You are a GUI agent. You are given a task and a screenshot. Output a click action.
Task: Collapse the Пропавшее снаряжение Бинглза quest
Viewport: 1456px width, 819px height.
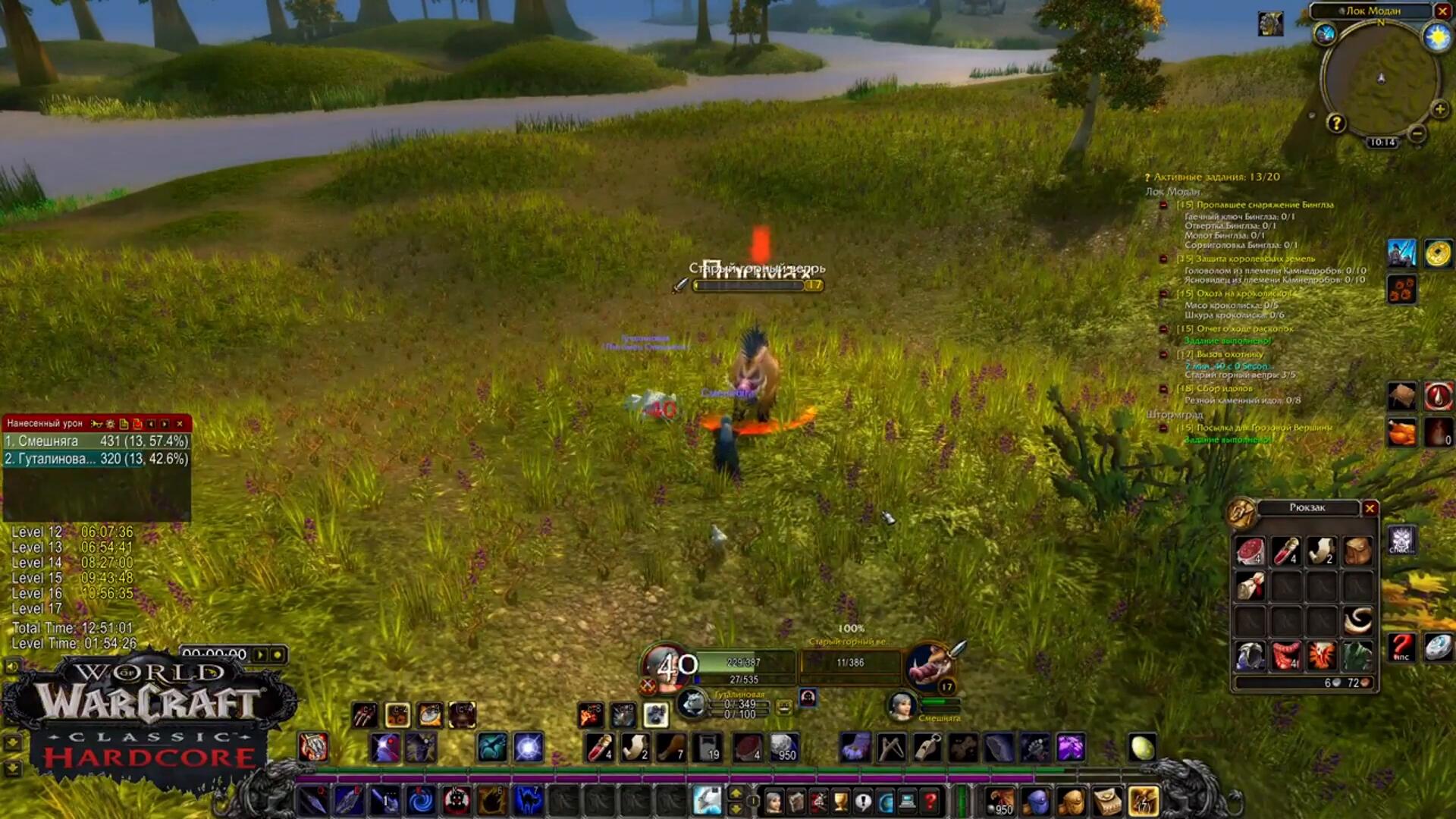click(1163, 205)
